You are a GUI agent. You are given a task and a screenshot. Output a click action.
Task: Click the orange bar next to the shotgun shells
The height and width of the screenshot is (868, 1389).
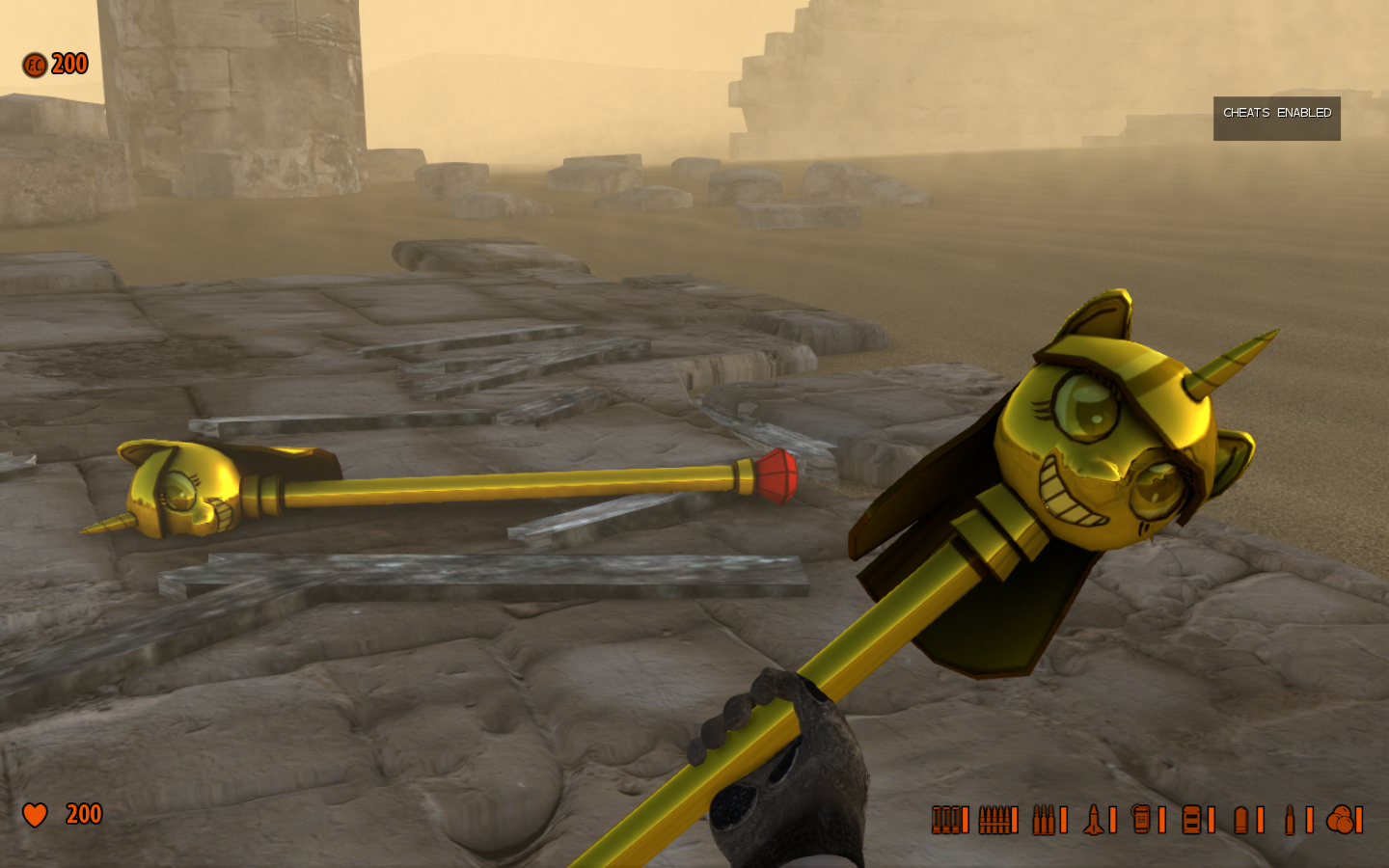tap(965, 820)
